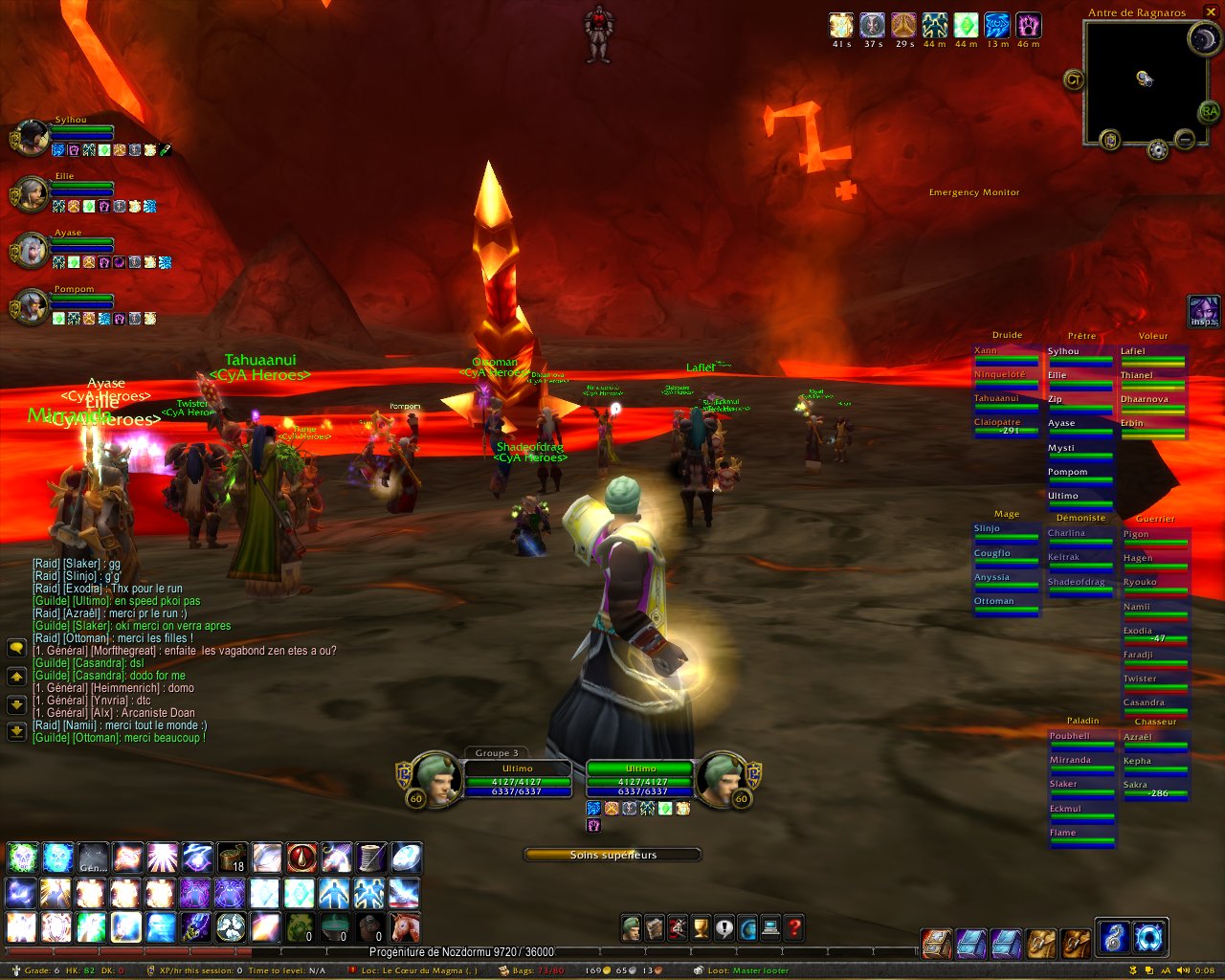The width and height of the screenshot is (1225, 980).
Task: Open the world map globe button
Action: pos(747,927)
